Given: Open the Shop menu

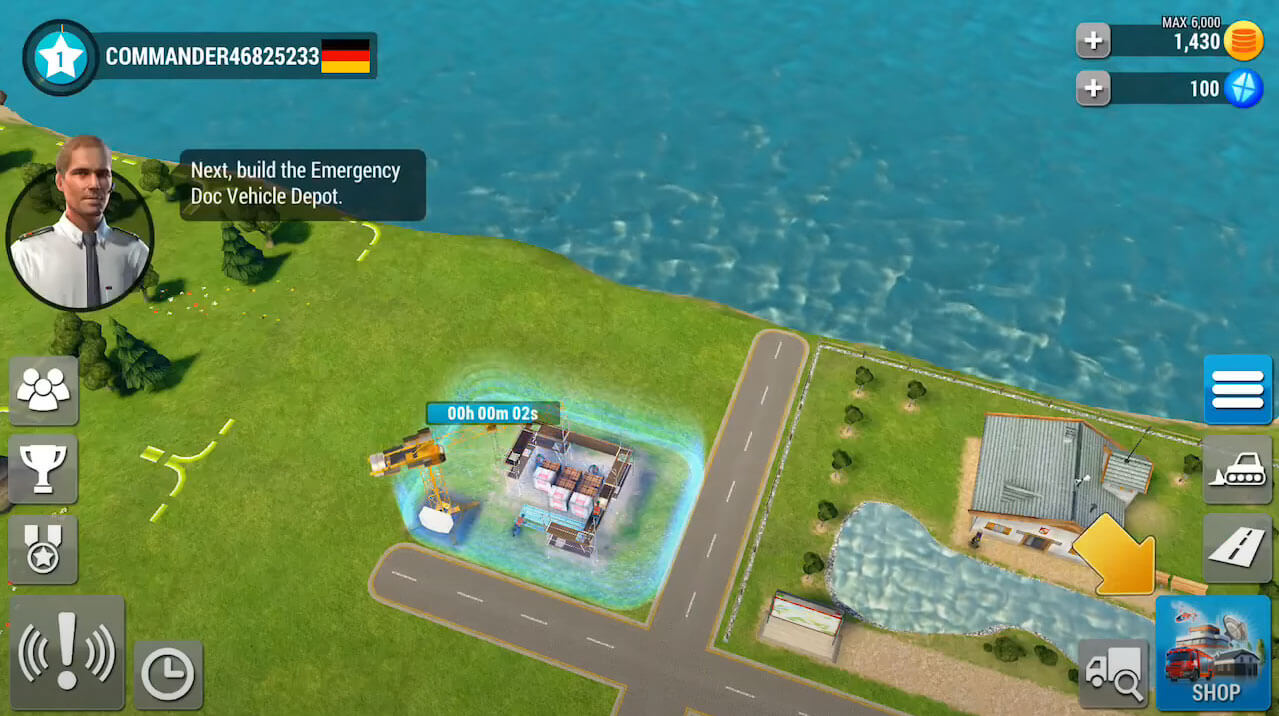Looking at the screenshot, I should tap(1212, 653).
